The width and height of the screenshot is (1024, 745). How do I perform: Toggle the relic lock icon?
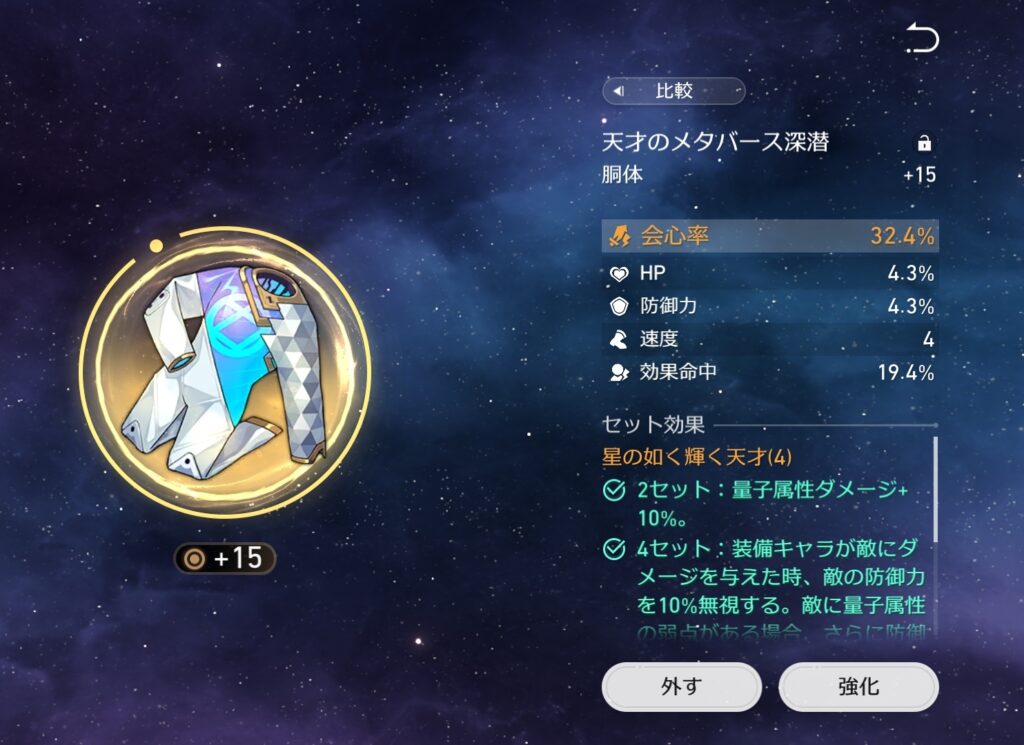pos(924,143)
